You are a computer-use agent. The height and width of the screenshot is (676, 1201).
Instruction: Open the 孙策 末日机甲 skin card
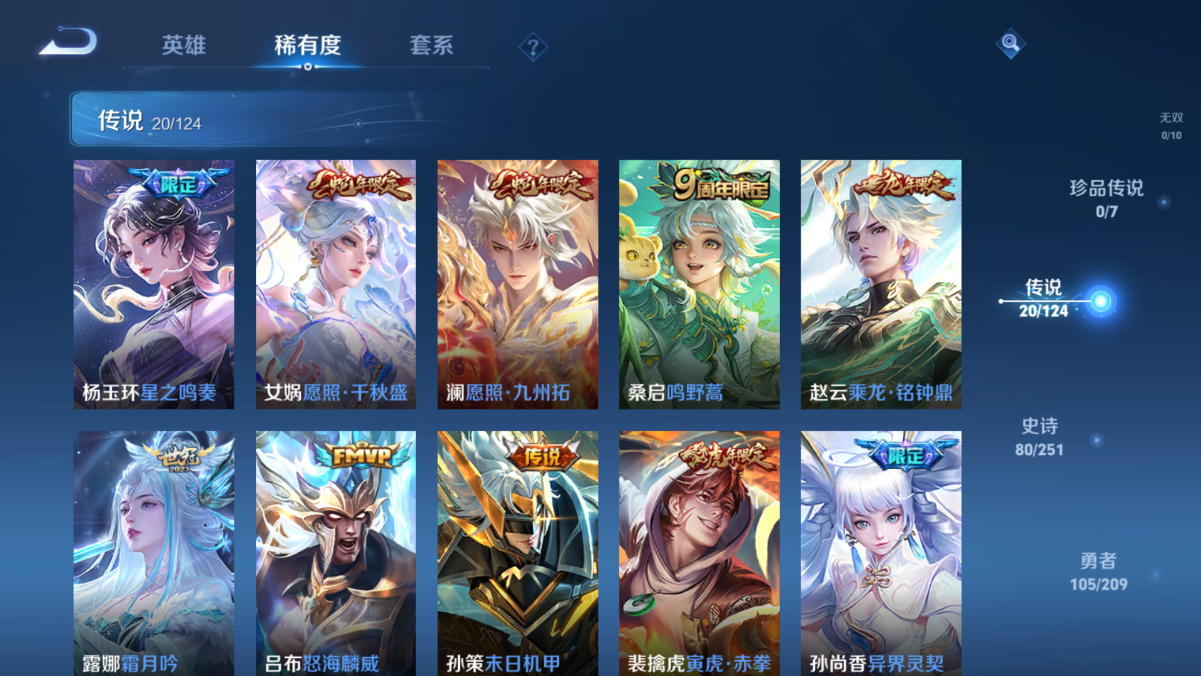click(518, 553)
